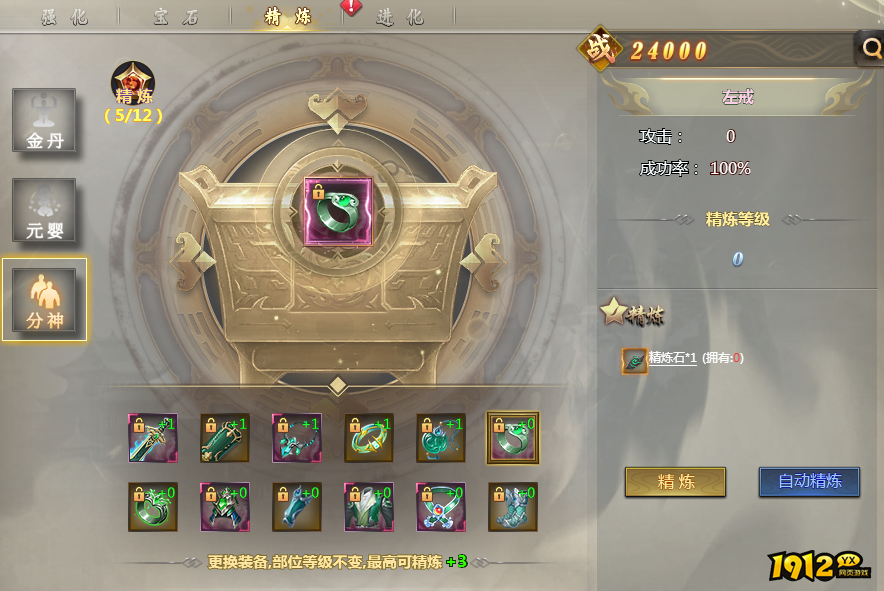Select the 金丹 side button
Viewport: 884px width, 591px height.
pos(44,121)
